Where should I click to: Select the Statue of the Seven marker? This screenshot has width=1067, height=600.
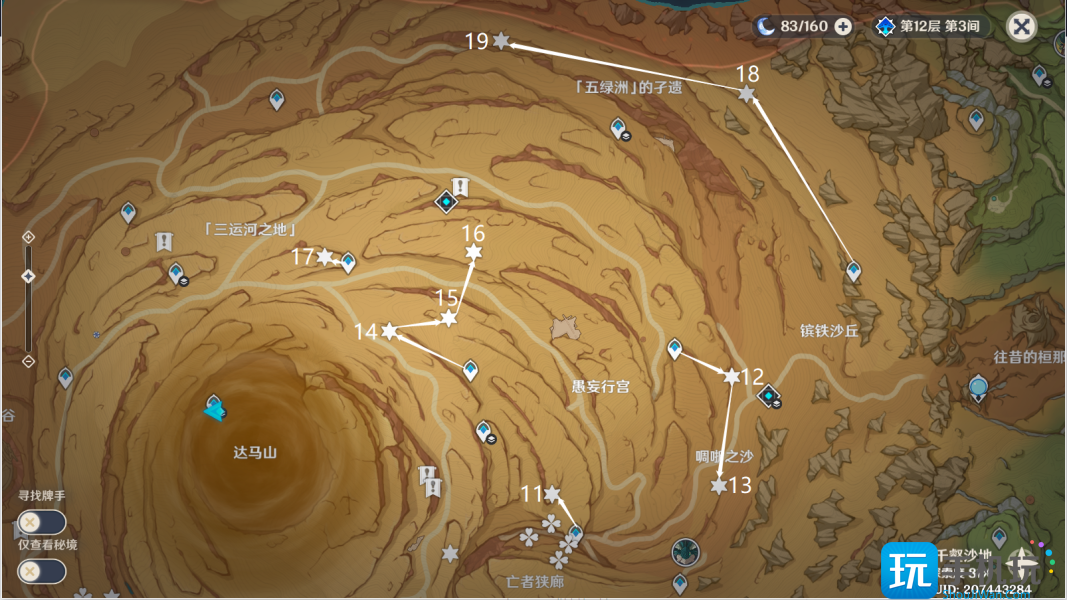[x=979, y=386]
